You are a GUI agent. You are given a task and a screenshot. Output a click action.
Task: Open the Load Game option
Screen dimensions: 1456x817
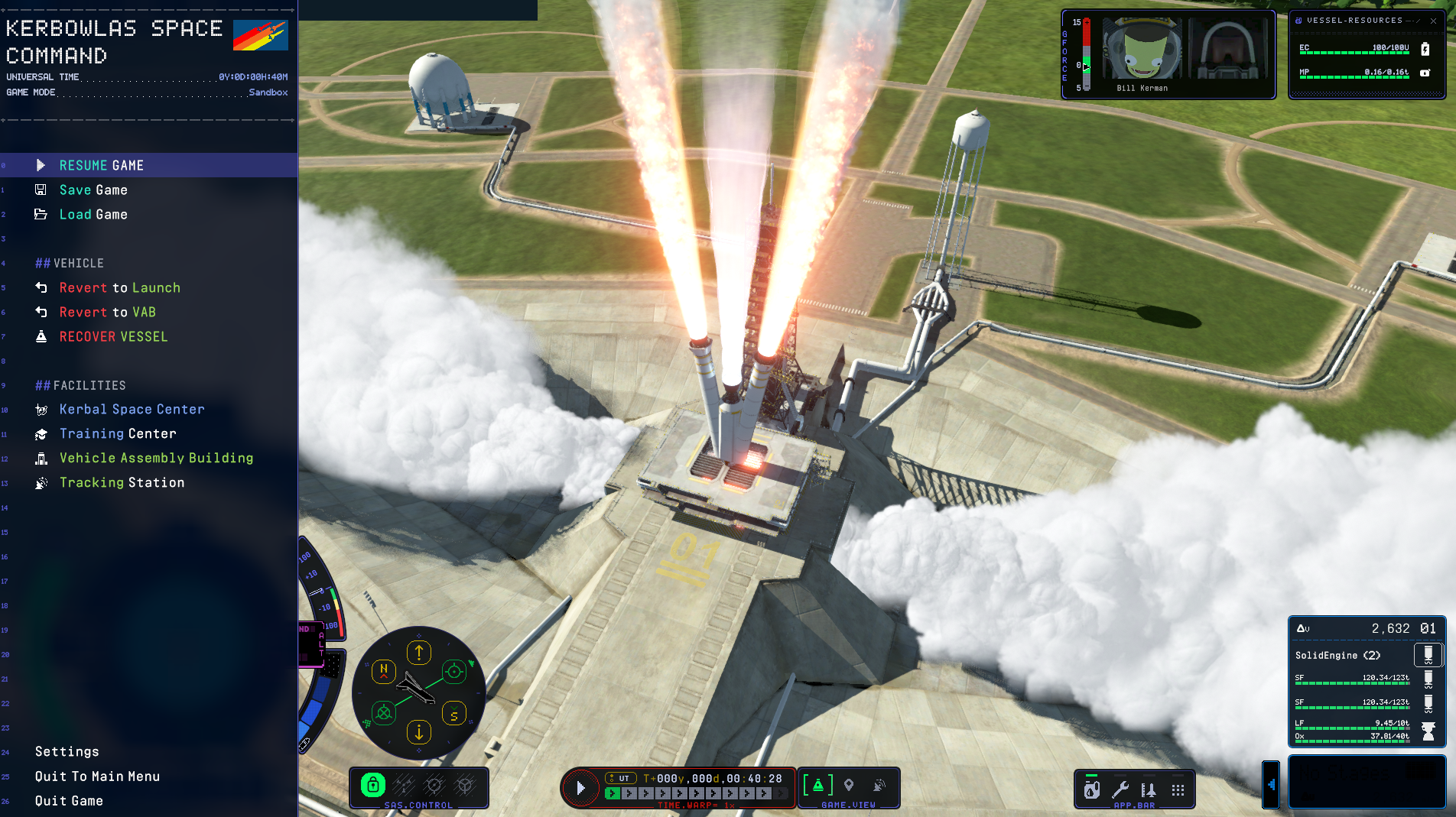93,214
